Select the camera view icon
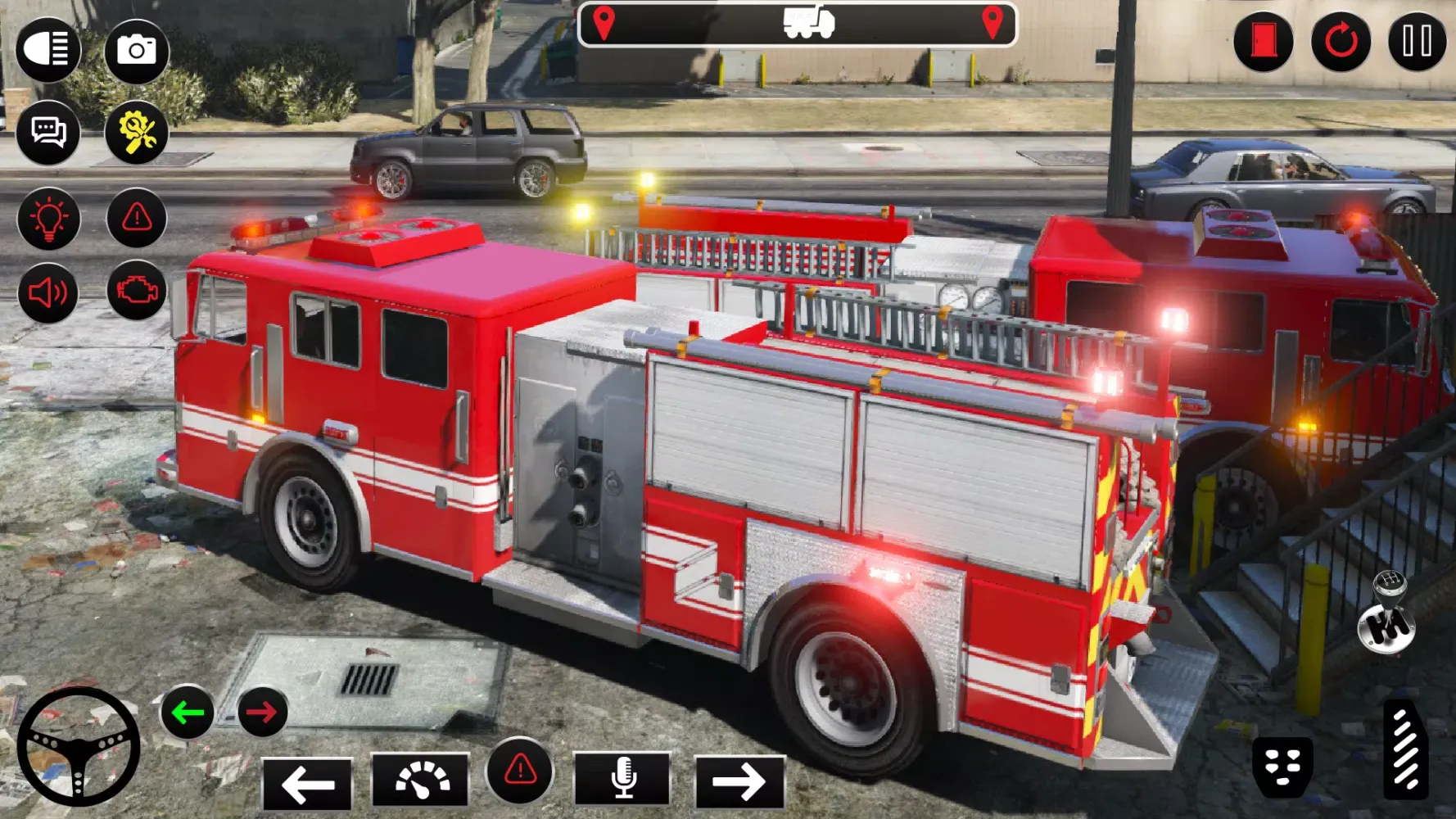This screenshot has height=819, width=1456. click(x=138, y=51)
